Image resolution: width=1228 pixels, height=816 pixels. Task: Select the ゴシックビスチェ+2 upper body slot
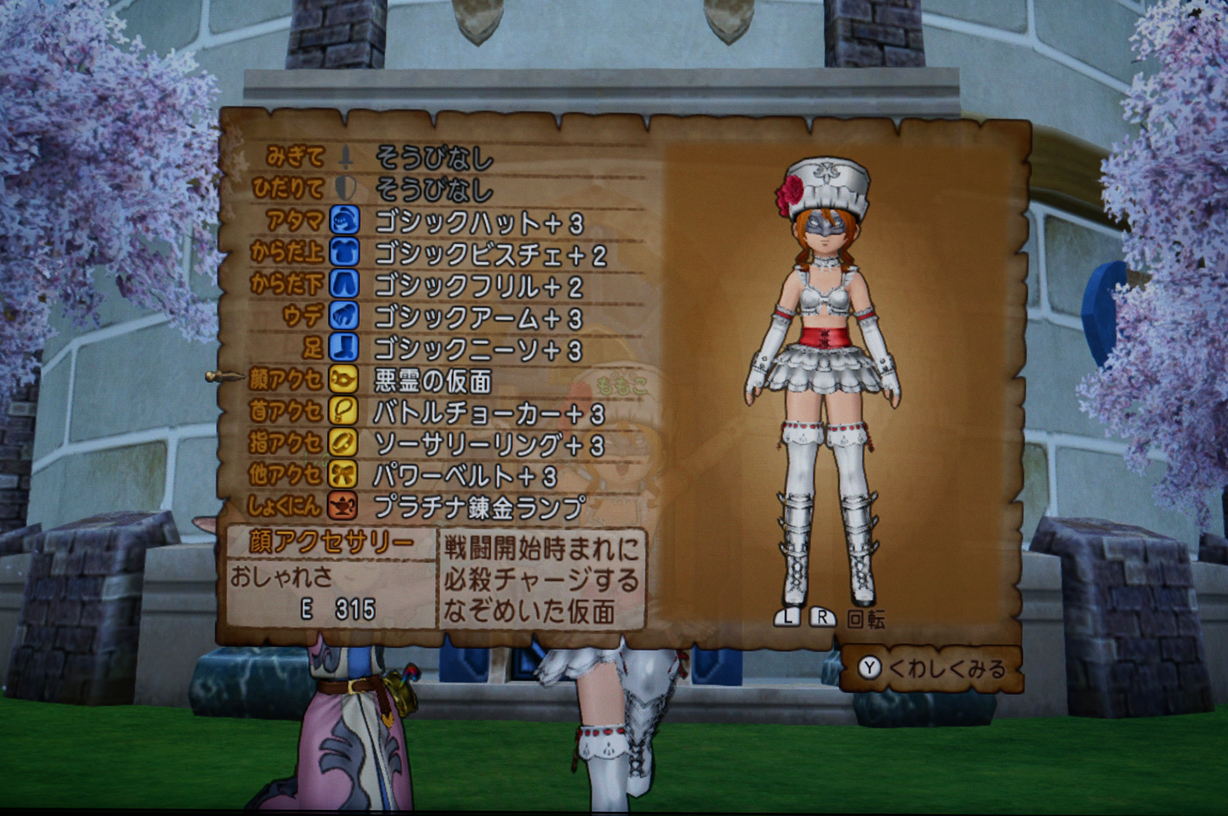point(490,255)
